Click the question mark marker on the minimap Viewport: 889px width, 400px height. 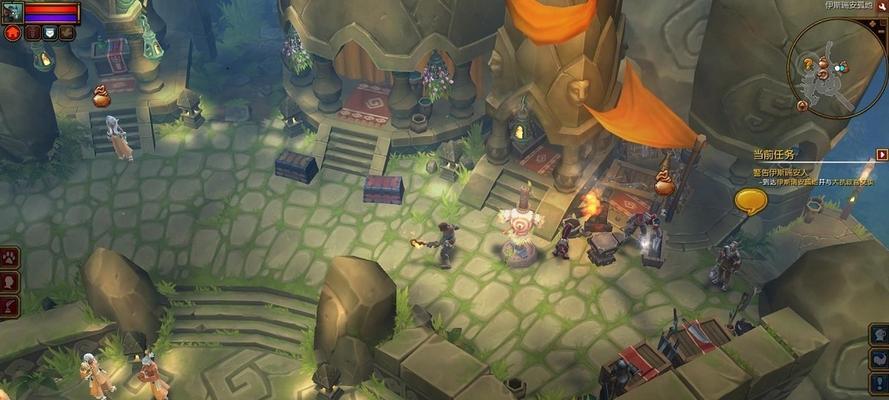(807, 65)
